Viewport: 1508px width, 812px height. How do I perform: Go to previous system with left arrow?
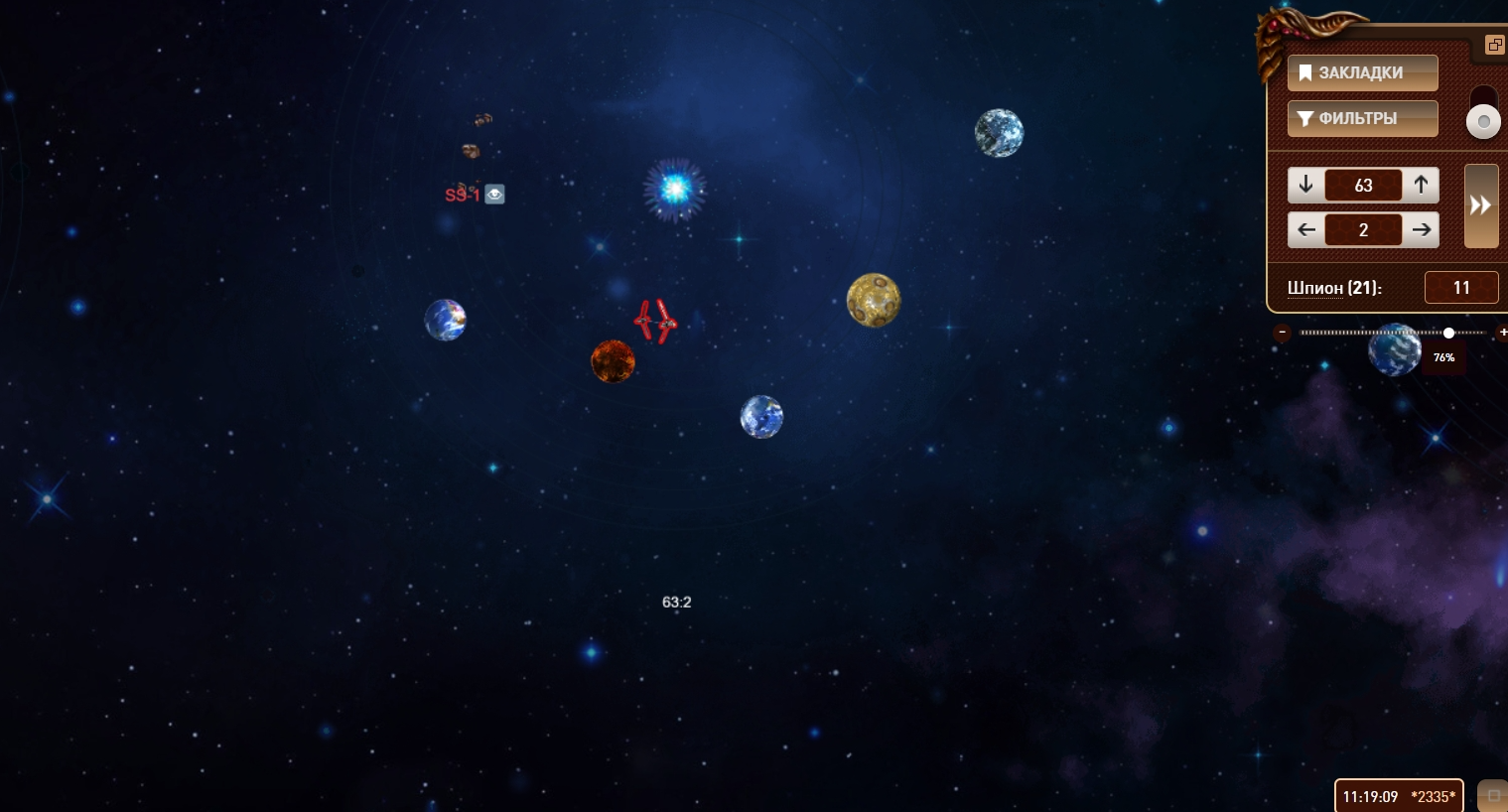[x=1305, y=230]
